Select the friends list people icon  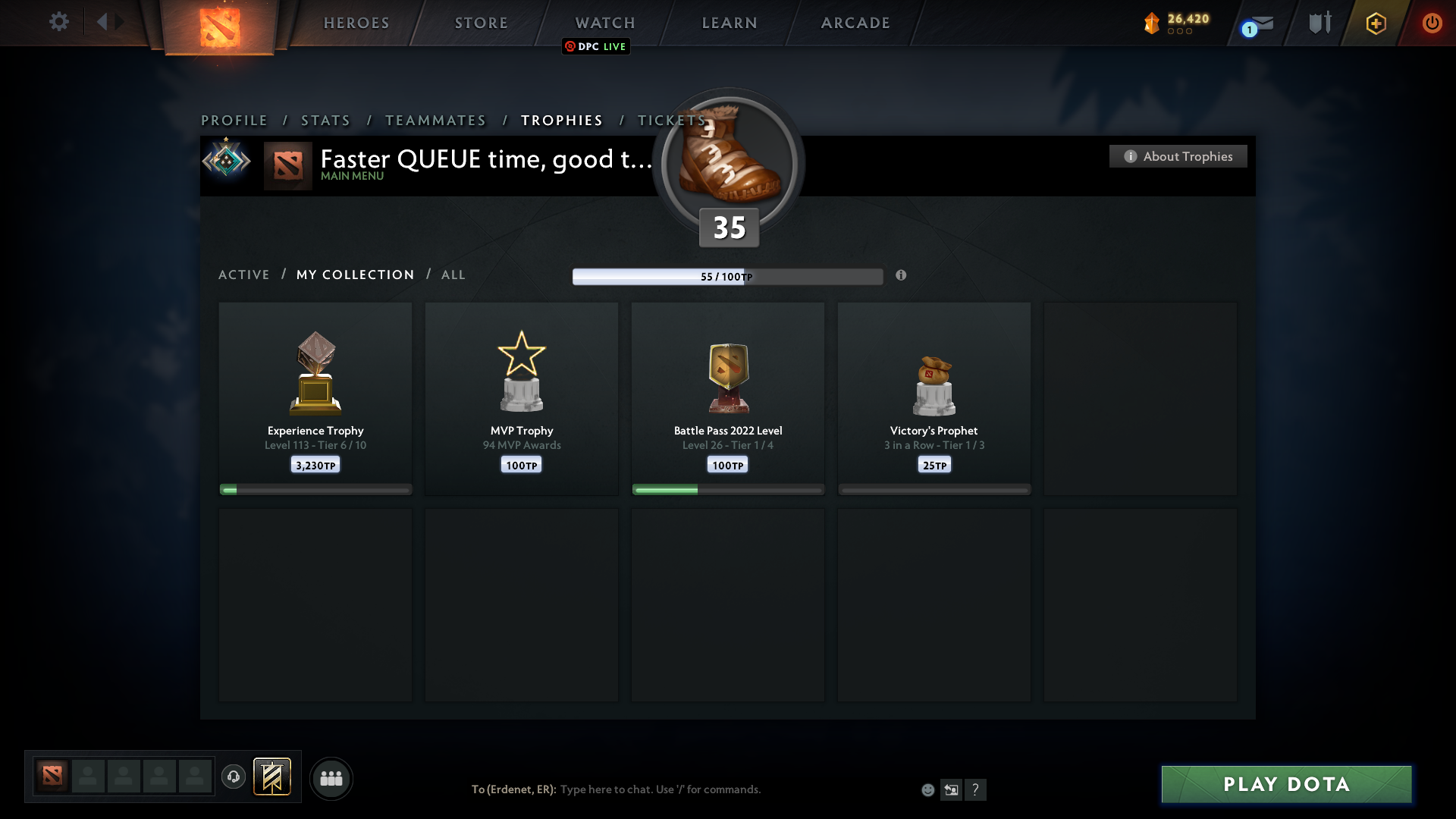[331, 778]
